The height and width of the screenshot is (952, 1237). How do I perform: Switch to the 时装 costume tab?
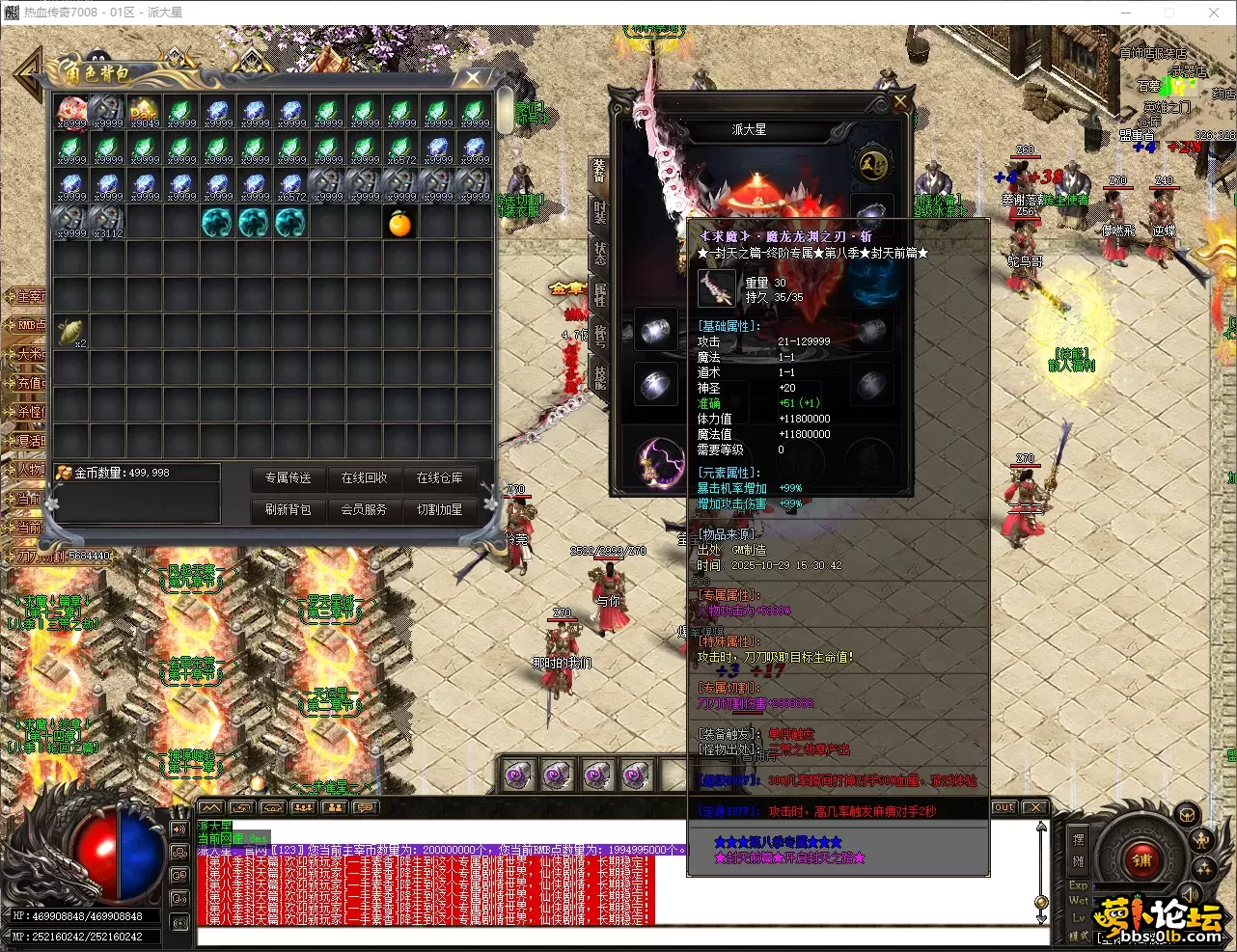click(x=599, y=212)
